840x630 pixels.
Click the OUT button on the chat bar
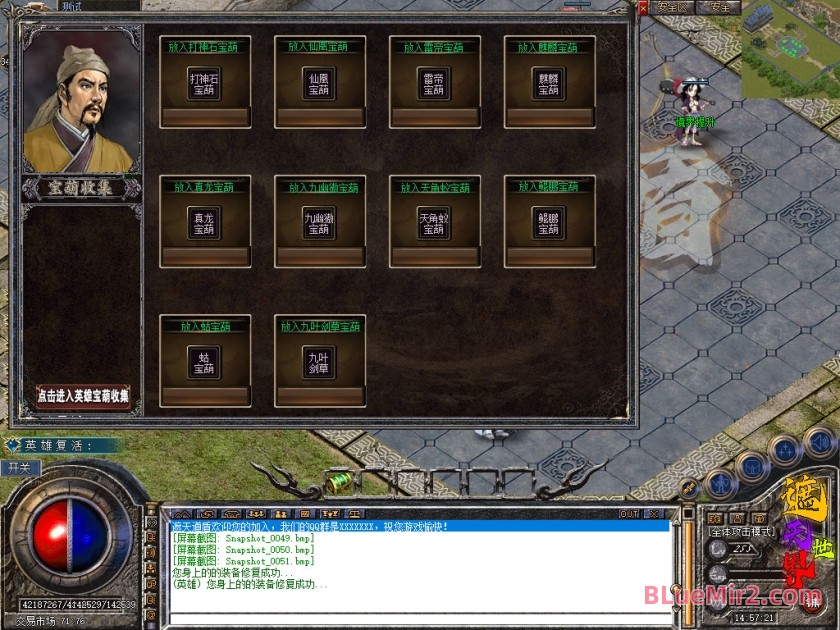pyautogui.click(x=629, y=514)
